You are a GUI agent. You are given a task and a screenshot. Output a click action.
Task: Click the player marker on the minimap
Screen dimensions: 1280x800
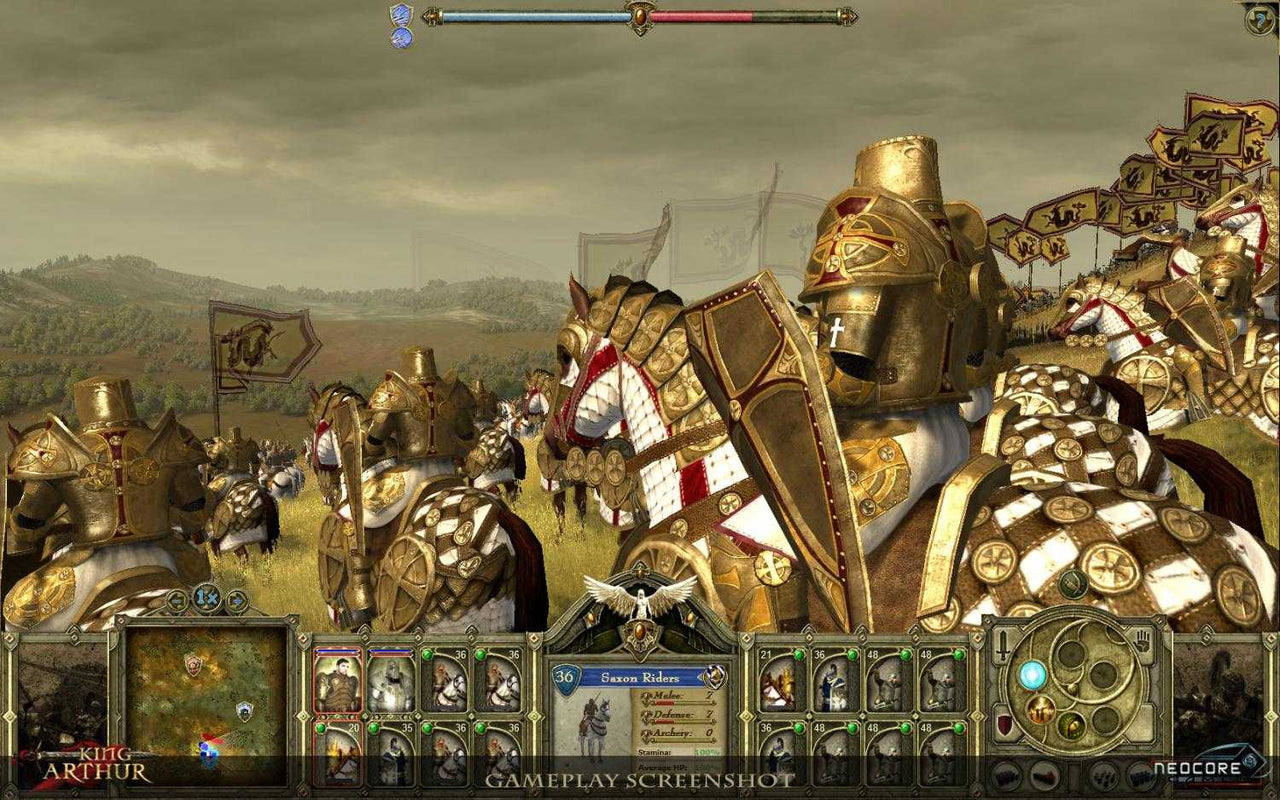pos(207,750)
